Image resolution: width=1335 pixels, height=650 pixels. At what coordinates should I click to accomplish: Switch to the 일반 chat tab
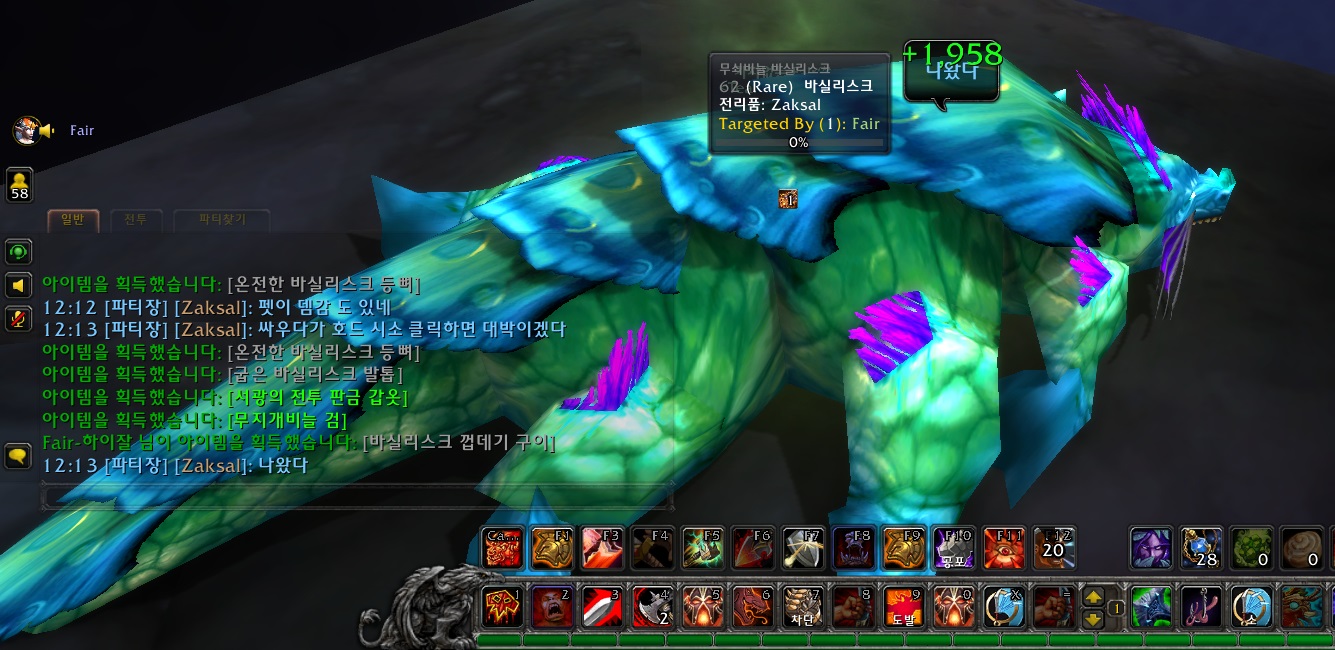coord(73,219)
